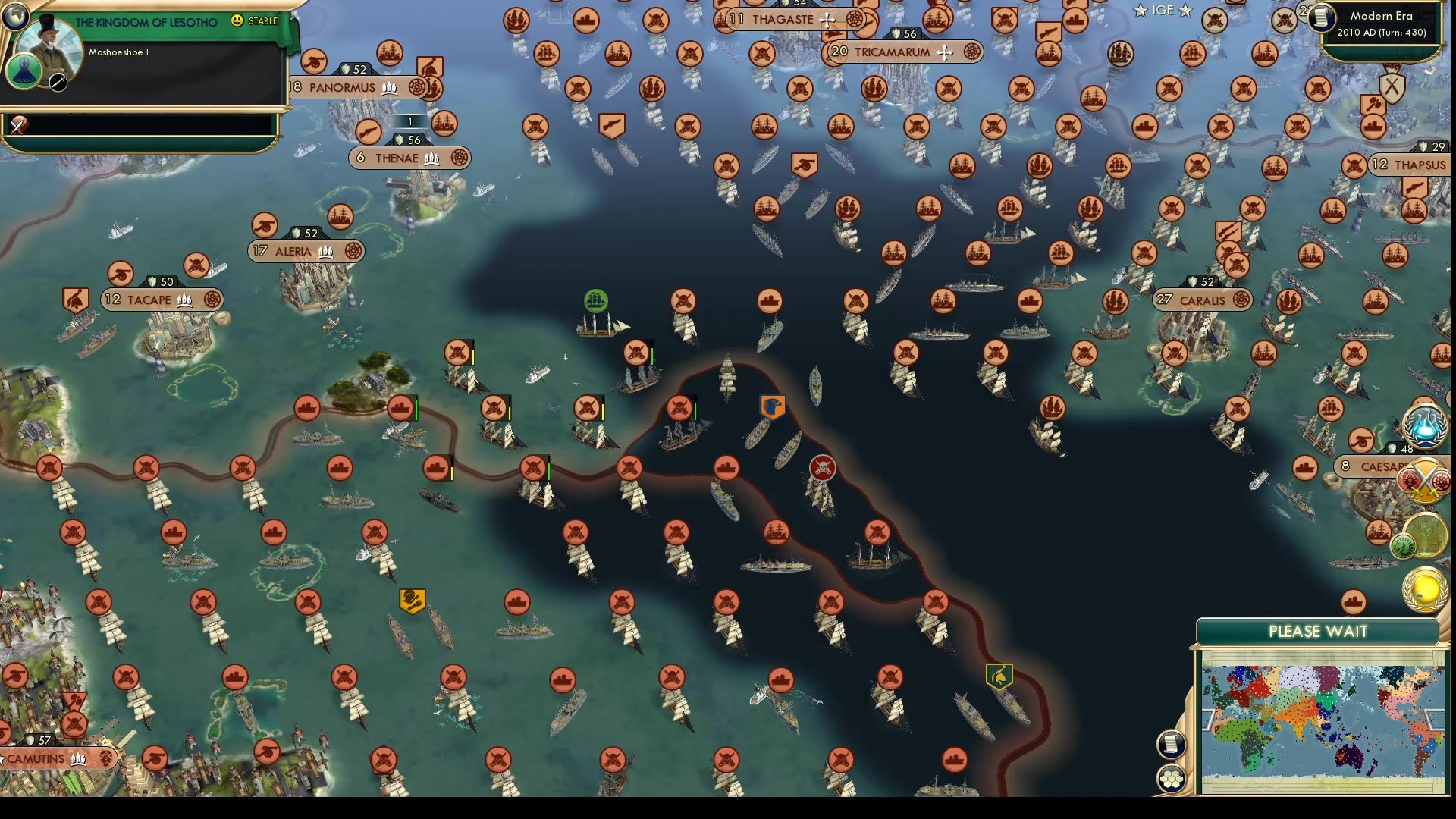Click the STABLE happiness smiley indicator
Image resolution: width=1456 pixels, height=819 pixels.
pos(239,21)
